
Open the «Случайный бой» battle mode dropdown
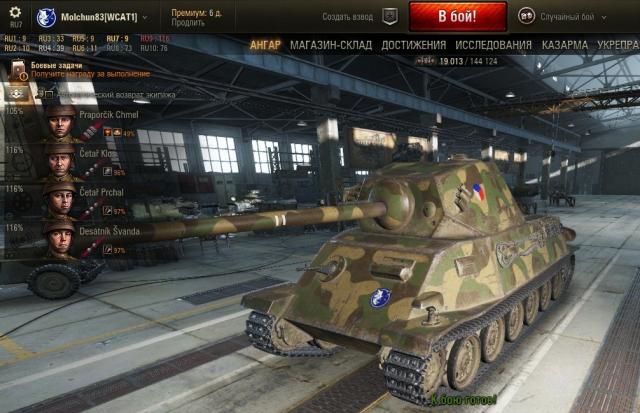pyautogui.click(x=560, y=16)
